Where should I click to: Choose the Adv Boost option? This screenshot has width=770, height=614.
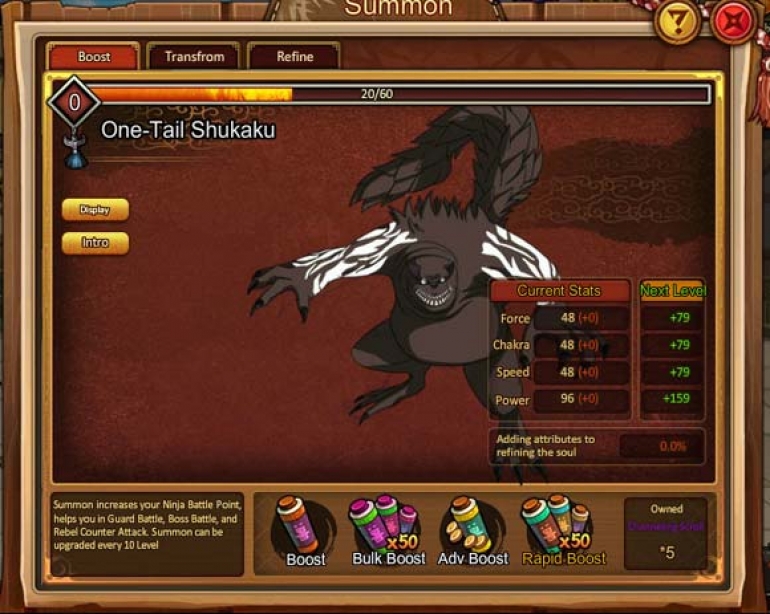(472, 530)
